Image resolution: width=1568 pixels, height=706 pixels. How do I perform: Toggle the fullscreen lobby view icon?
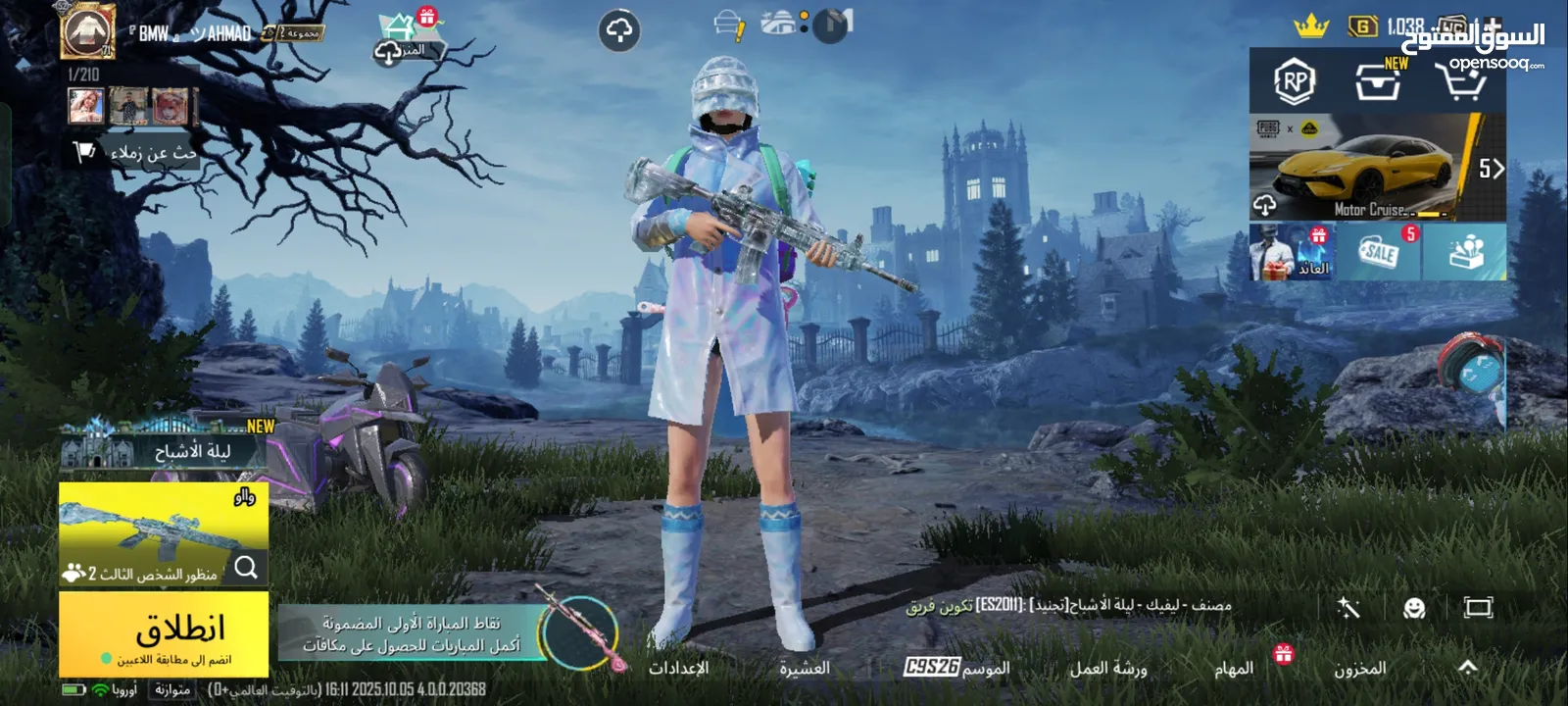point(1477,608)
